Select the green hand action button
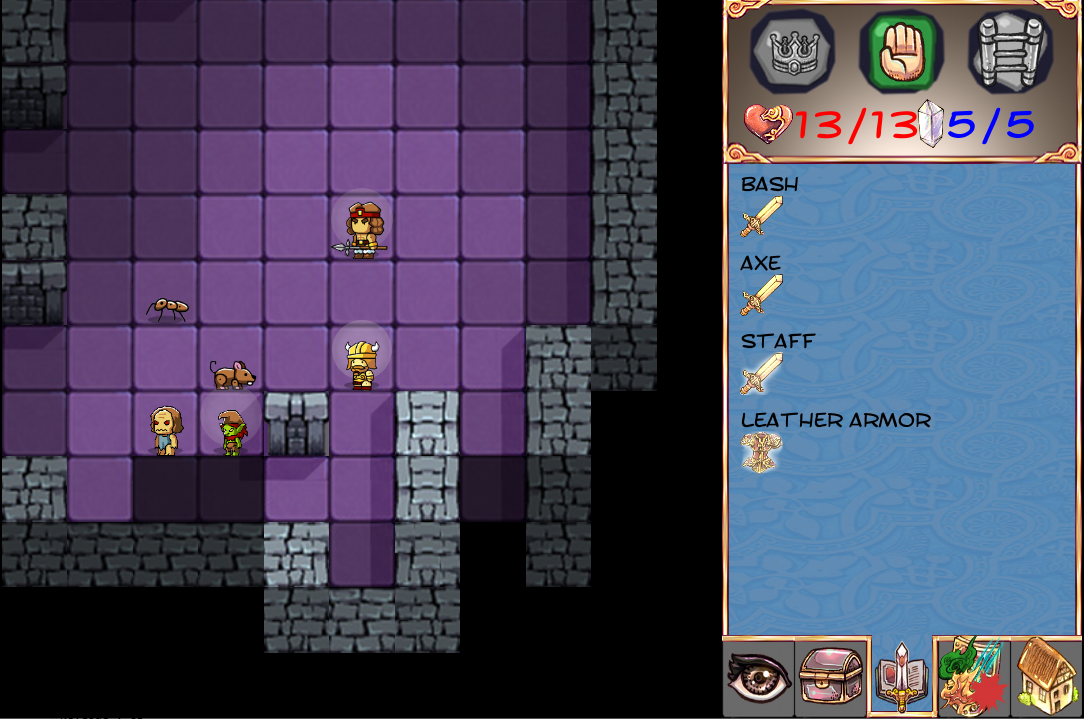The image size is (1084, 719). 900,51
